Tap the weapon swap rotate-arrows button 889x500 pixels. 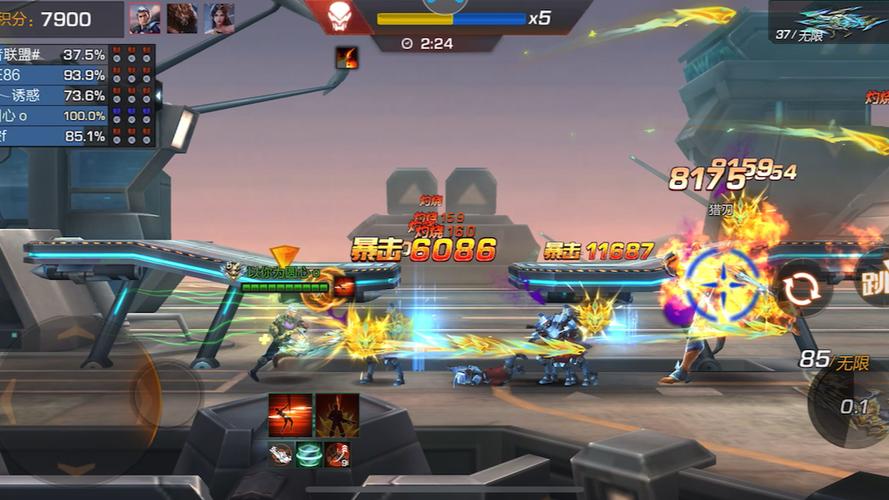800,287
